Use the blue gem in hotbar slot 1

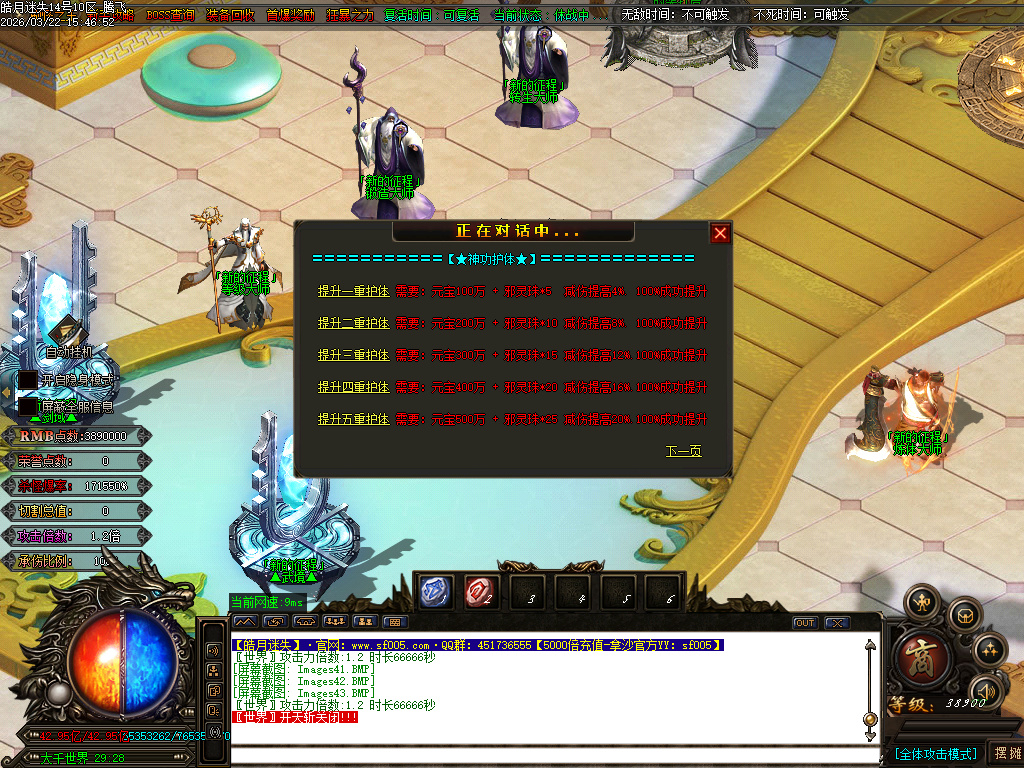click(x=436, y=592)
